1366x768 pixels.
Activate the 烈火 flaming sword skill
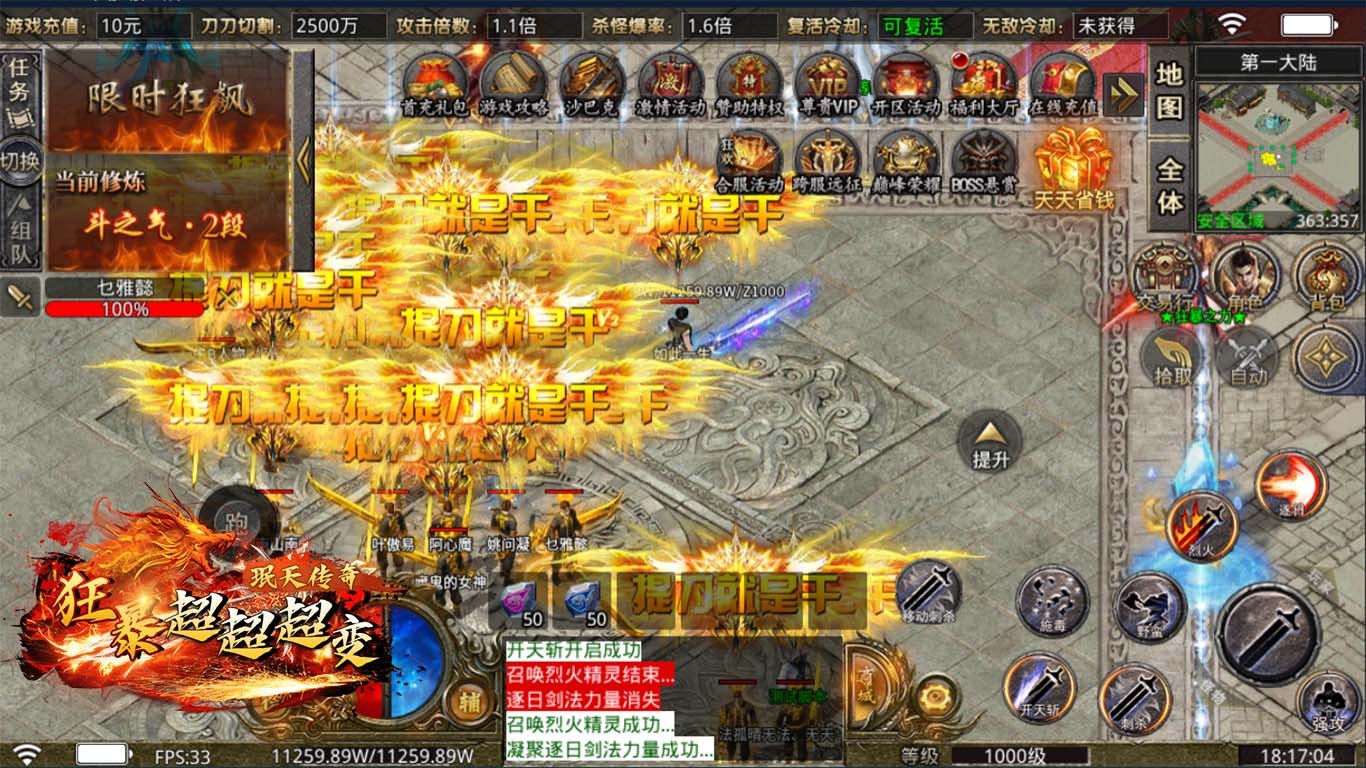click(x=1201, y=524)
